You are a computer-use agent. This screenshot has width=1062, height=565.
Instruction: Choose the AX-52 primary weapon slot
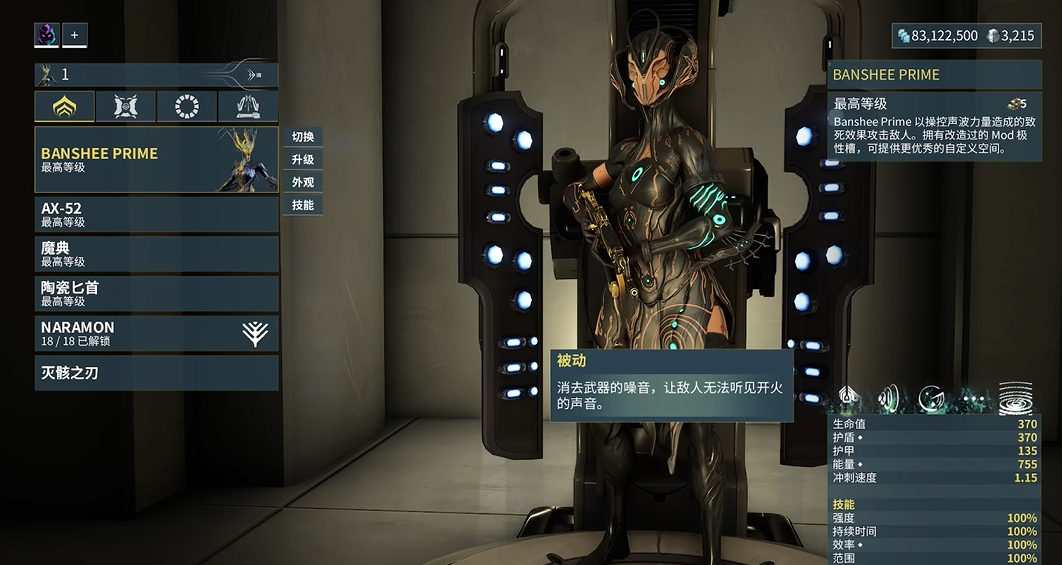coord(156,214)
